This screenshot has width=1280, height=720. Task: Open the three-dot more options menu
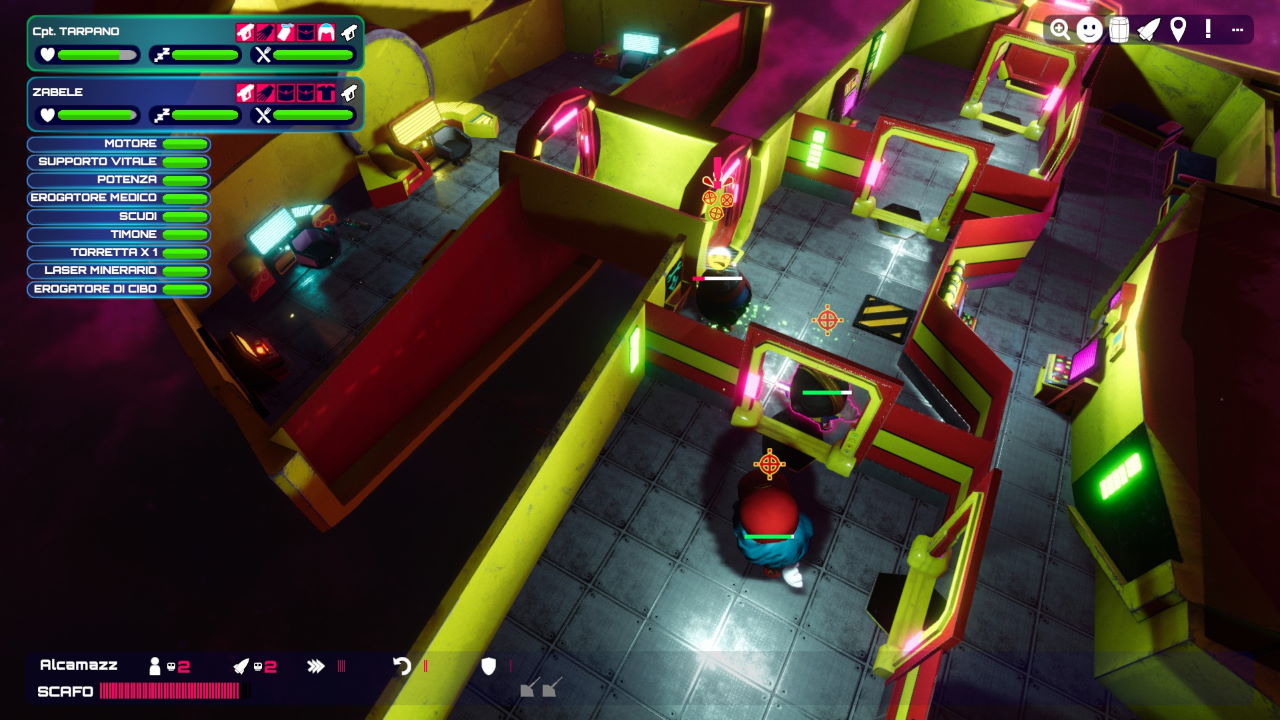coord(1237,30)
